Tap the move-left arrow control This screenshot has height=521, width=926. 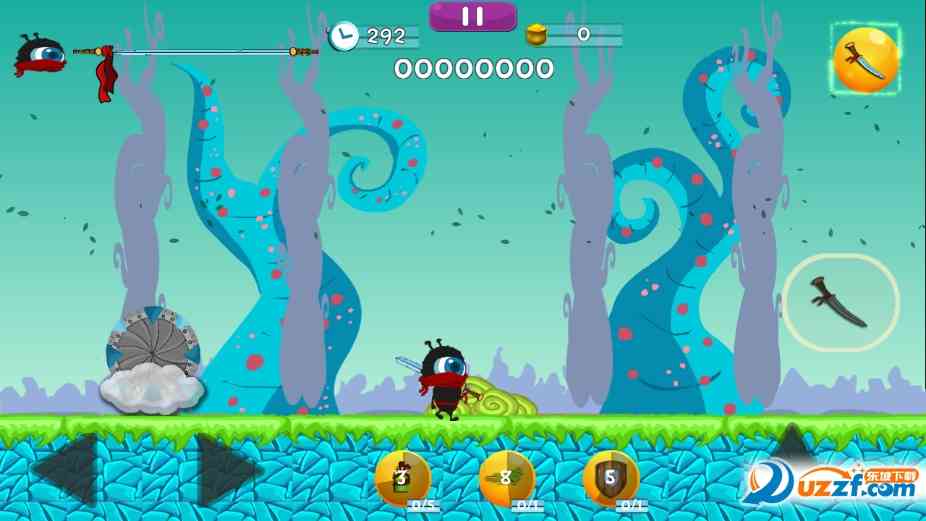[66, 467]
